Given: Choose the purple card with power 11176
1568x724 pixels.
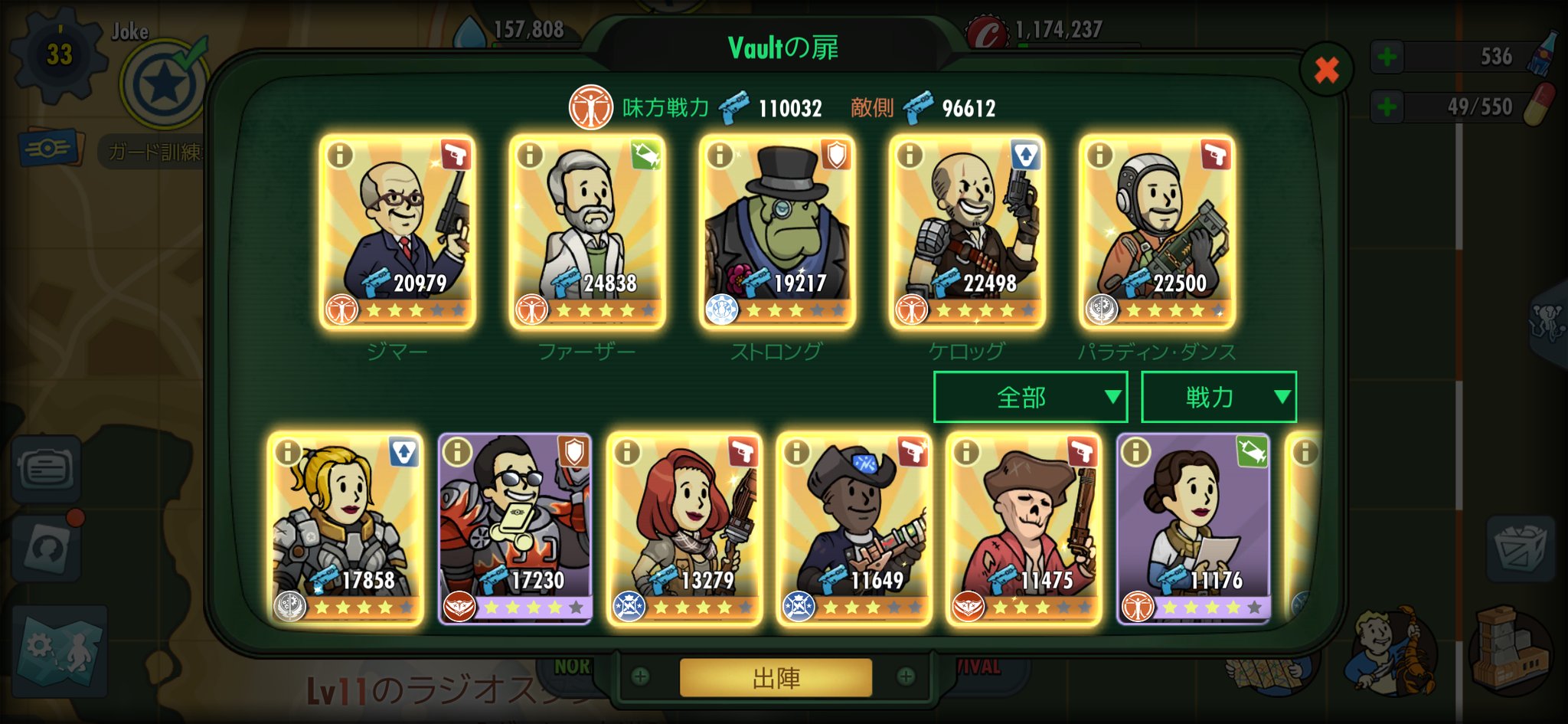Looking at the screenshot, I should pyautogui.click(x=1193, y=529).
